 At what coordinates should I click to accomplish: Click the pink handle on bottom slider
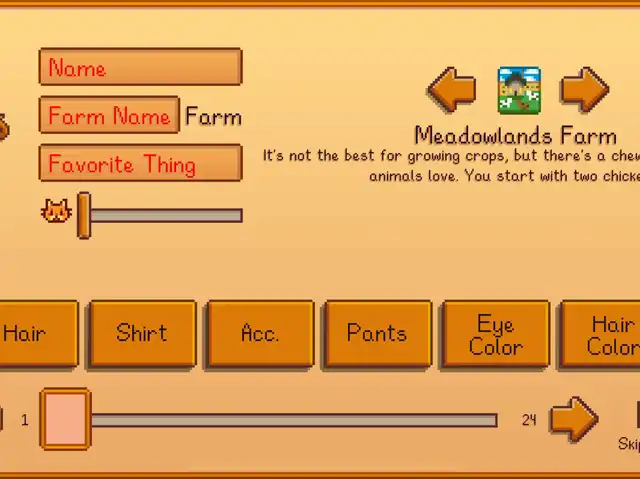tap(65, 419)
